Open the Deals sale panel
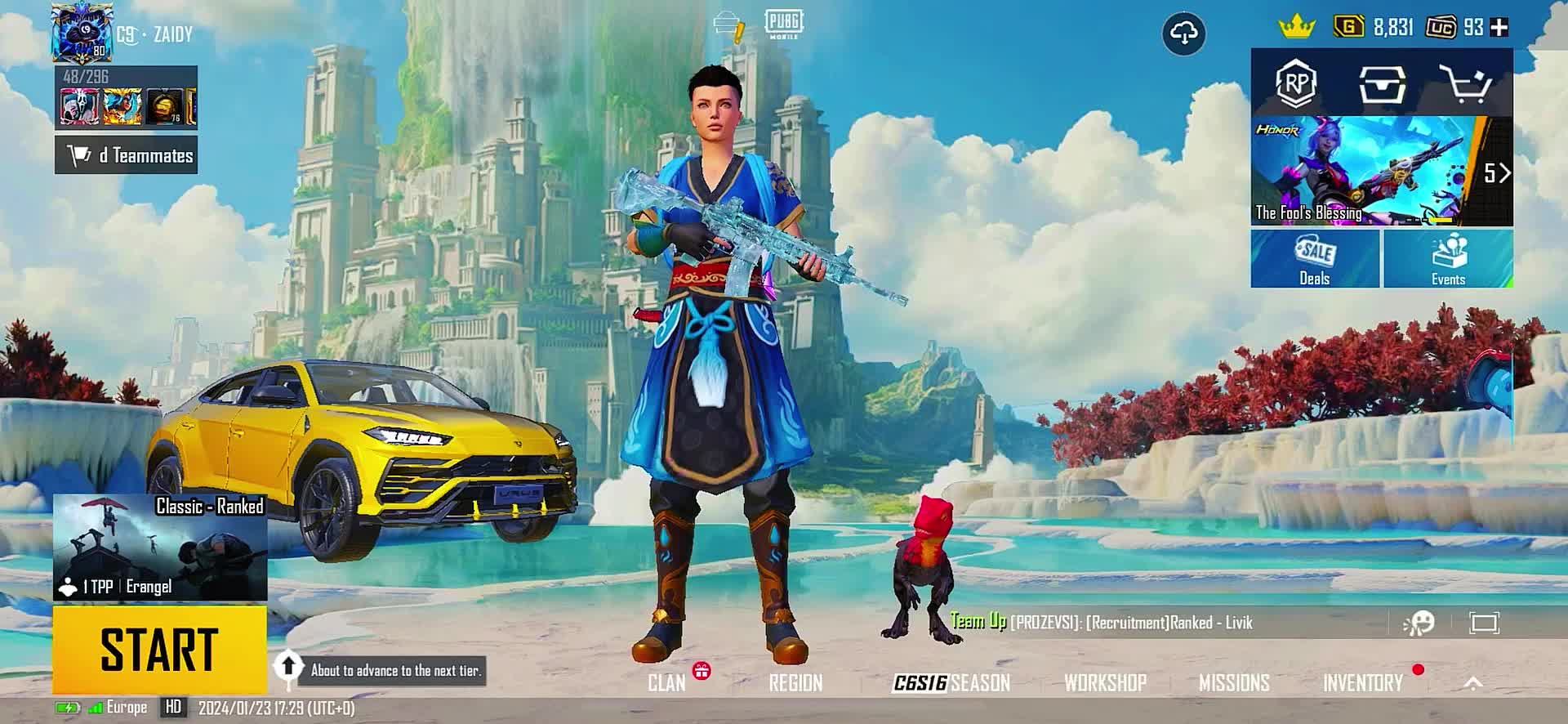Image resolution: width=1568 pixels, height=724 pixels. tap(1315, 259)
